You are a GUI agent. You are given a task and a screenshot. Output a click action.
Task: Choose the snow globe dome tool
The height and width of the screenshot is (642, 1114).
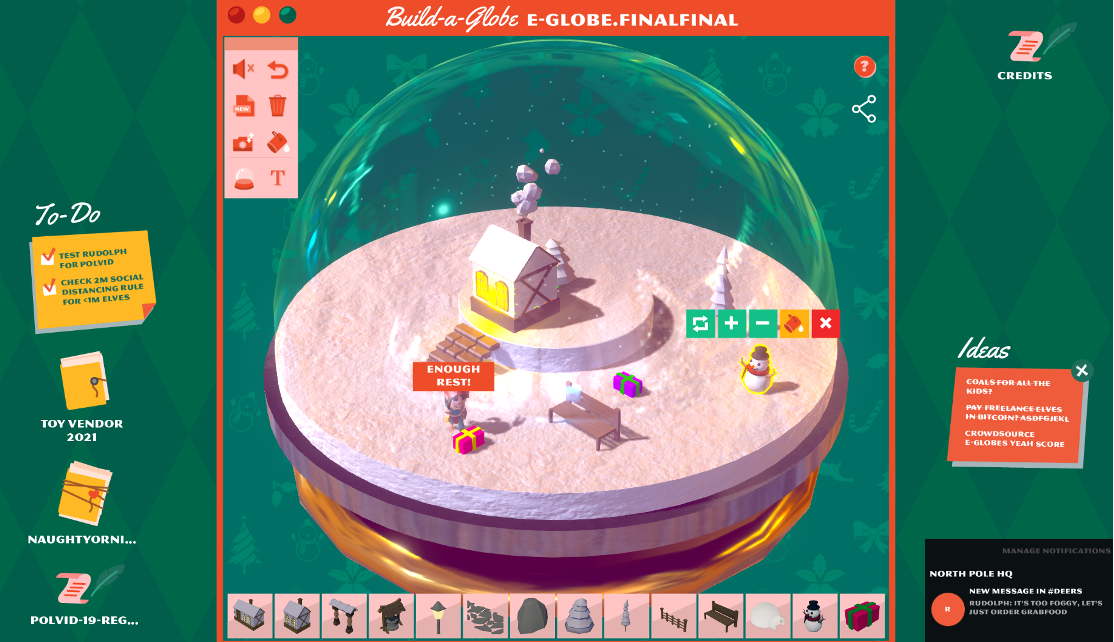pos(243,179)
